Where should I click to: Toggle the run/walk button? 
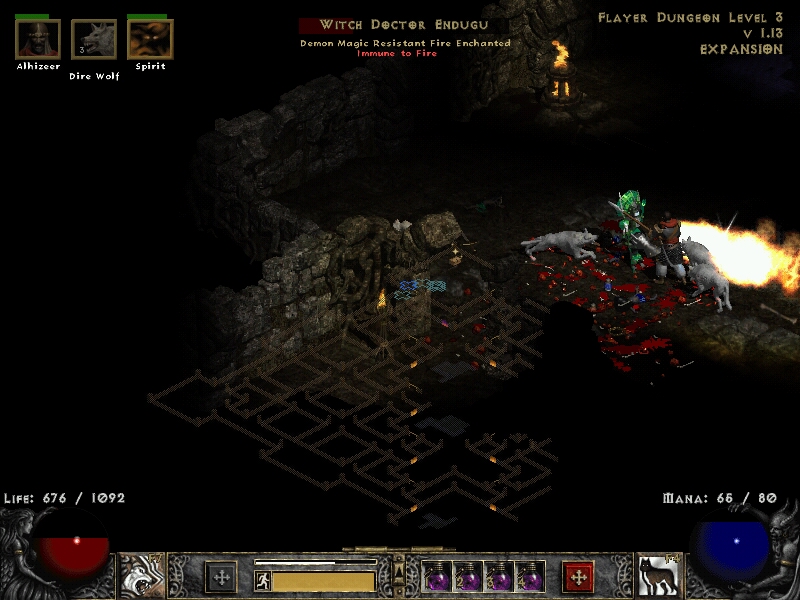point(262,580)
